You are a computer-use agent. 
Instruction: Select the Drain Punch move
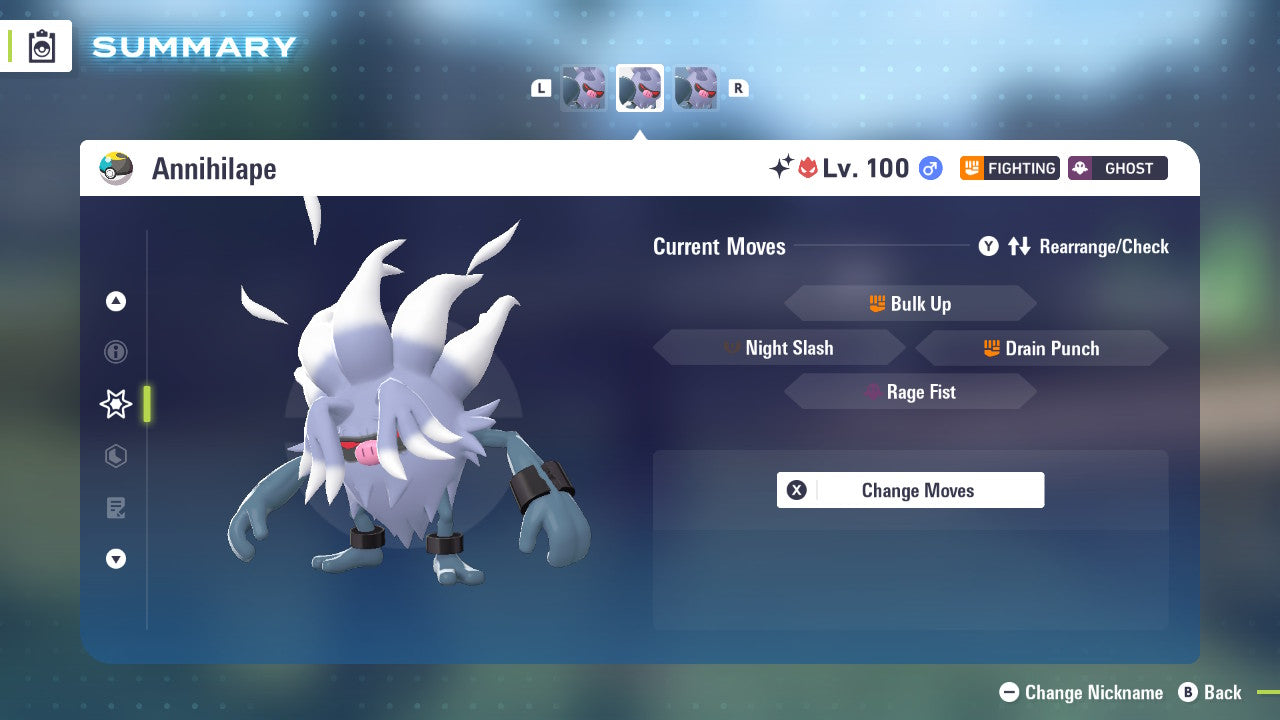click(x=1040, y=348)
